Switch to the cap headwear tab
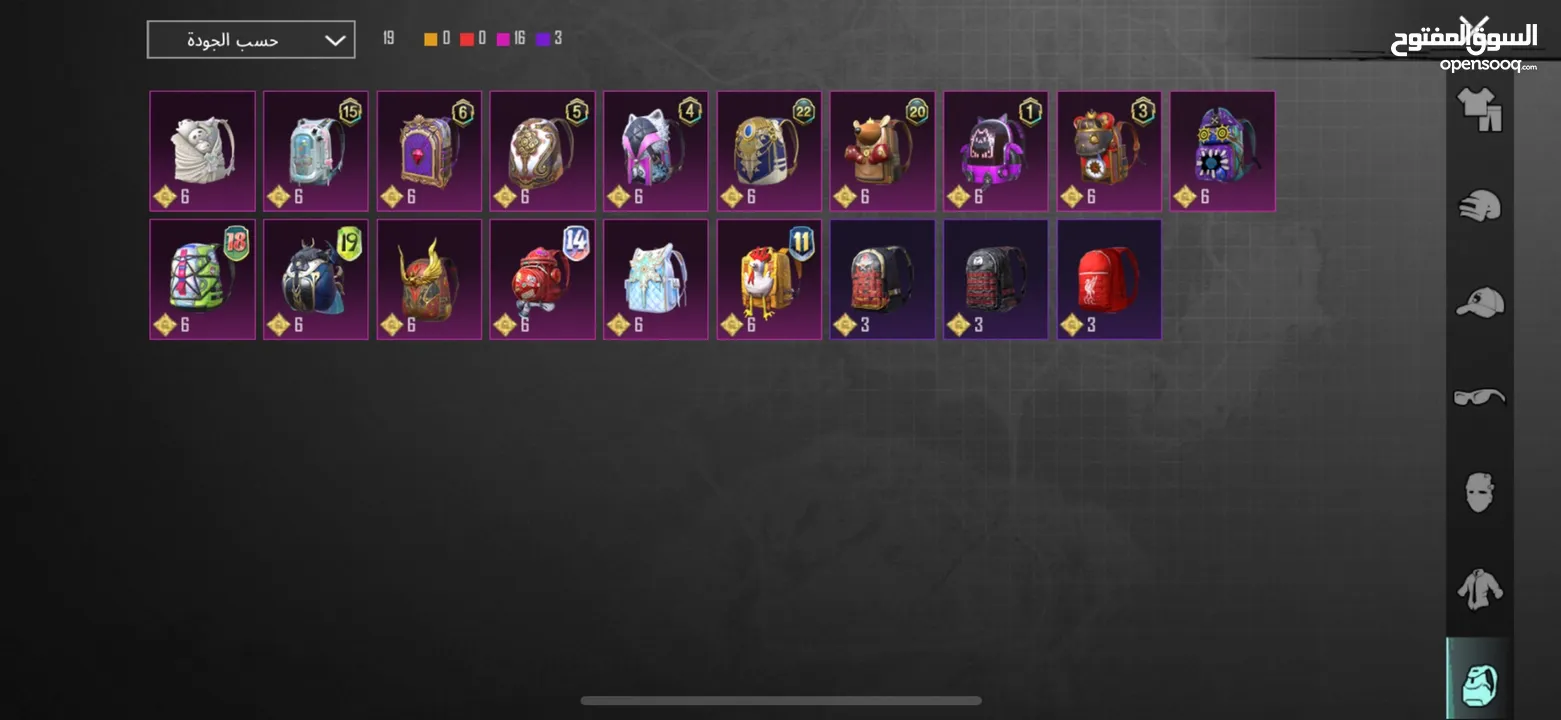 point(1479,301)
